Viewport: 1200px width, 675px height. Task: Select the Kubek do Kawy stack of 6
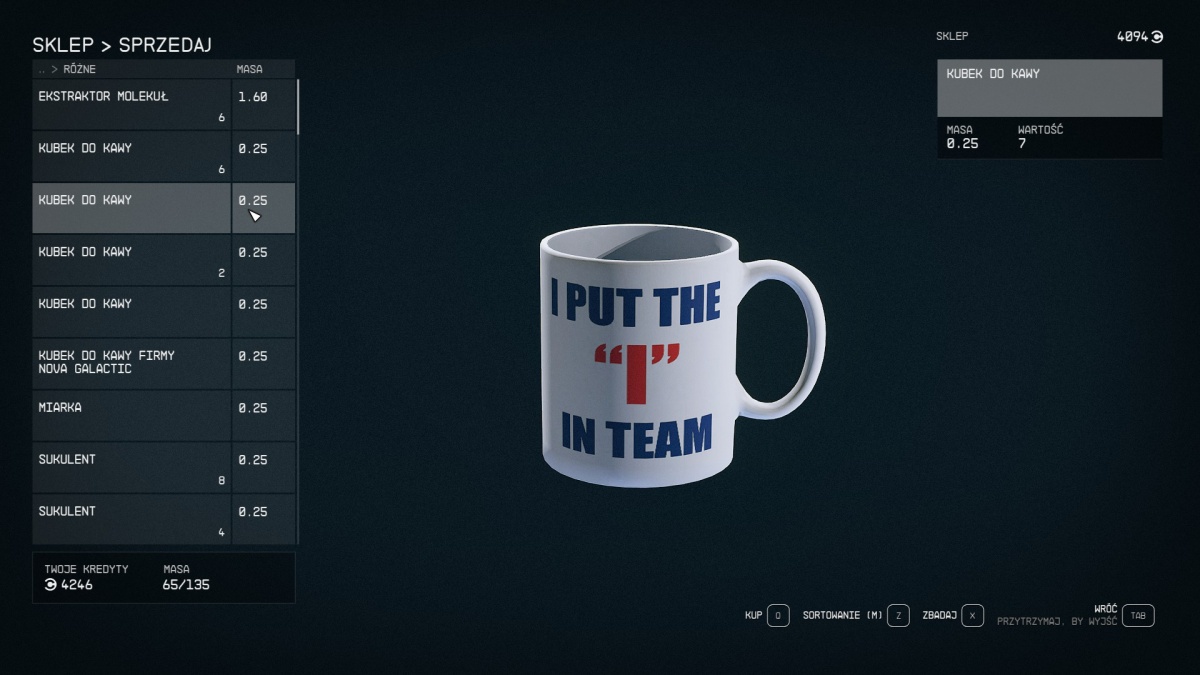tap(131, 156)
